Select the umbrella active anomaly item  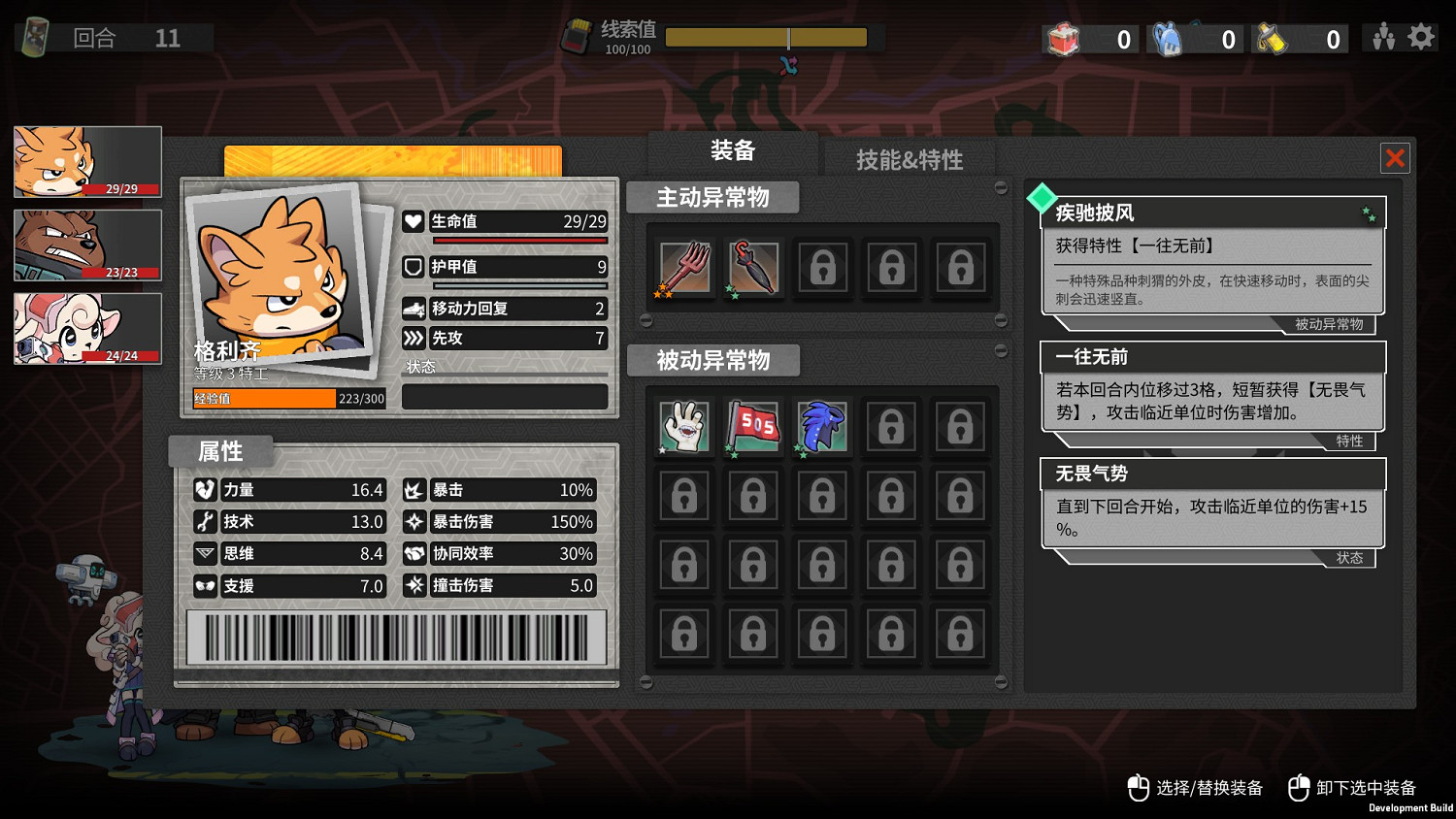(753, 268)
